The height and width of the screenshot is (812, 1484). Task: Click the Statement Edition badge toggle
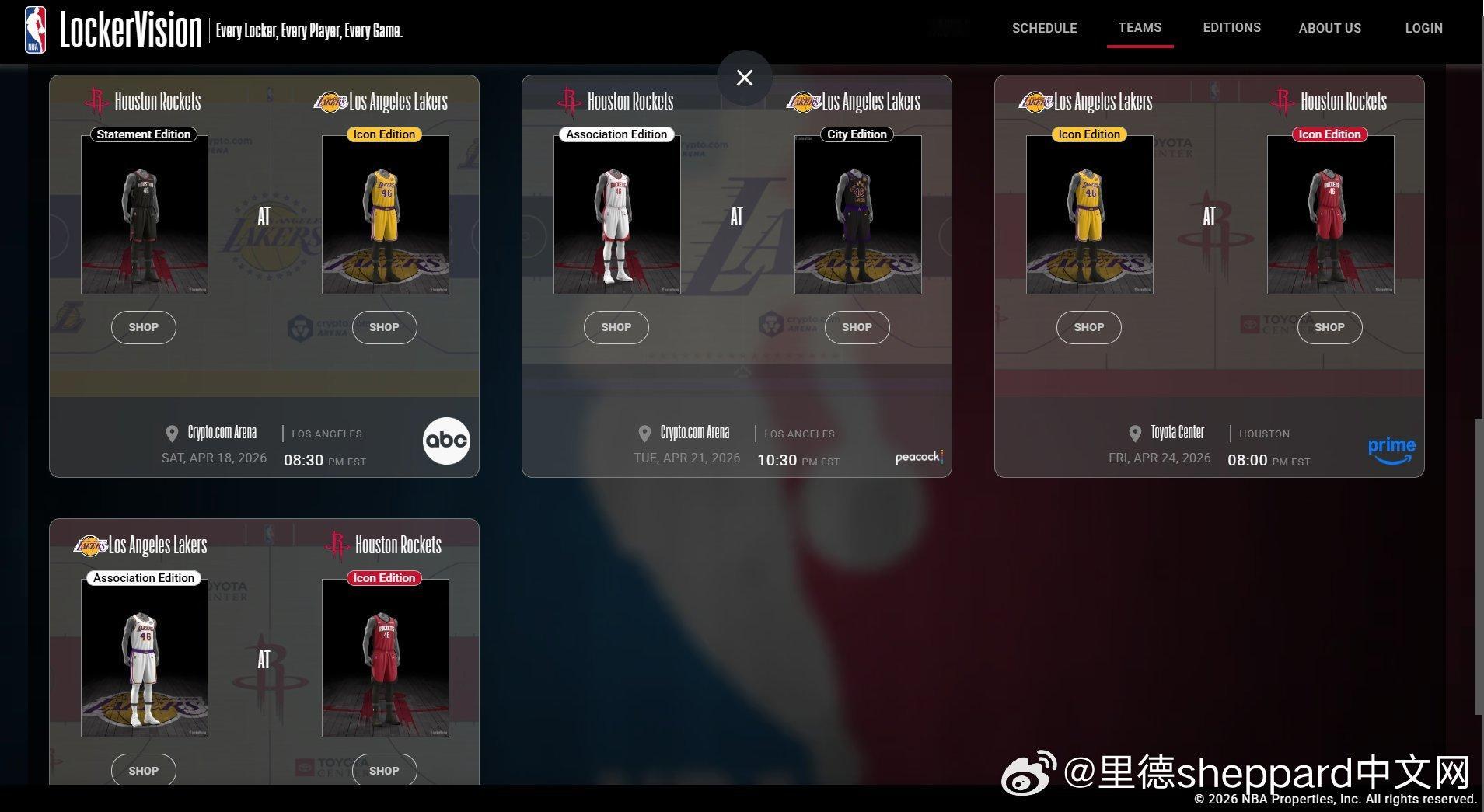coord(143,134)
